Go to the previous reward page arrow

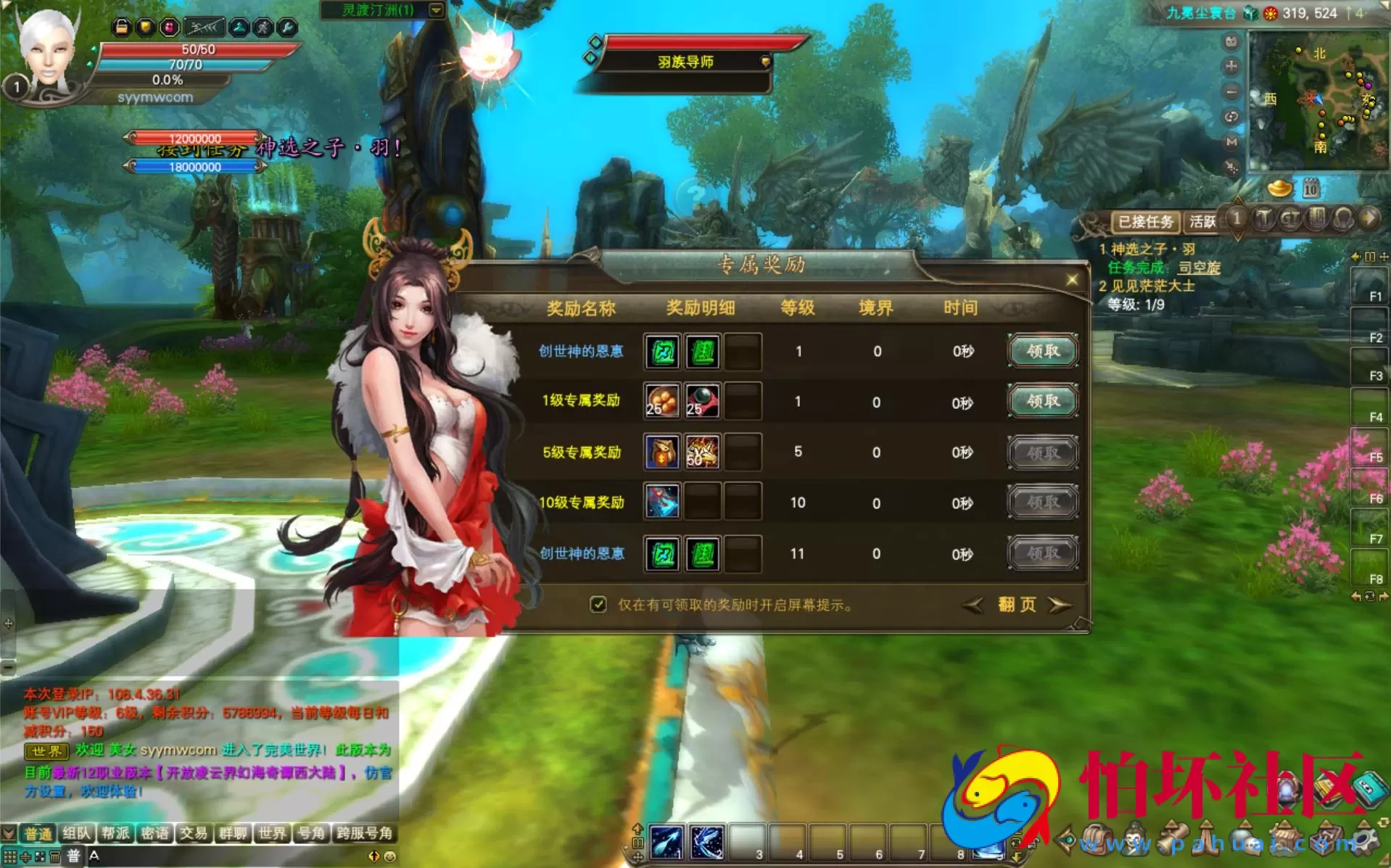click(x=973, y=605)
